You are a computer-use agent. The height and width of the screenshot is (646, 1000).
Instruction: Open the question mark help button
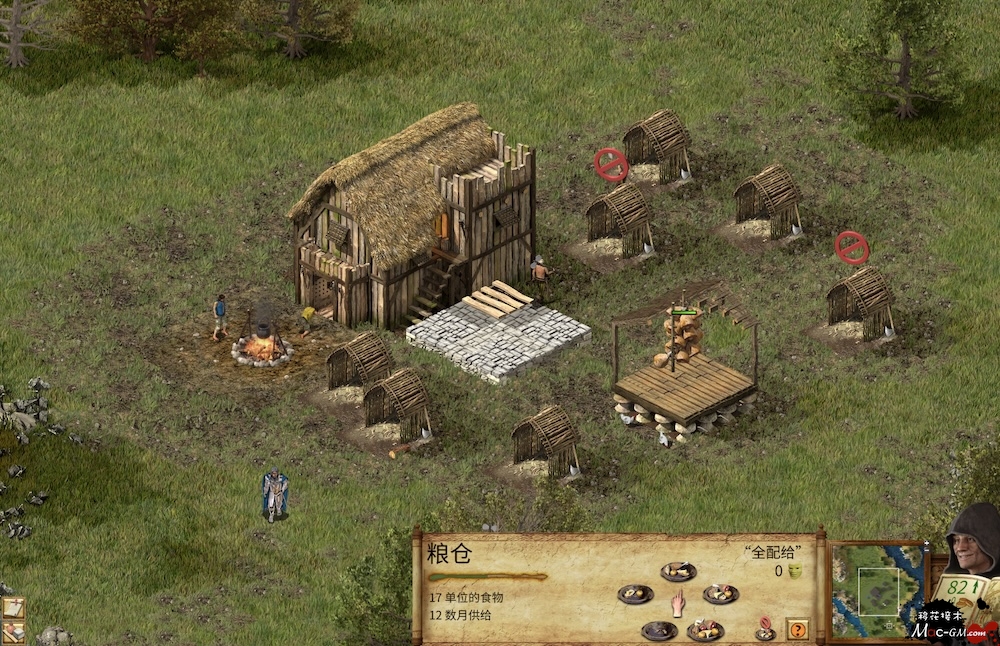tap(797, 629)
